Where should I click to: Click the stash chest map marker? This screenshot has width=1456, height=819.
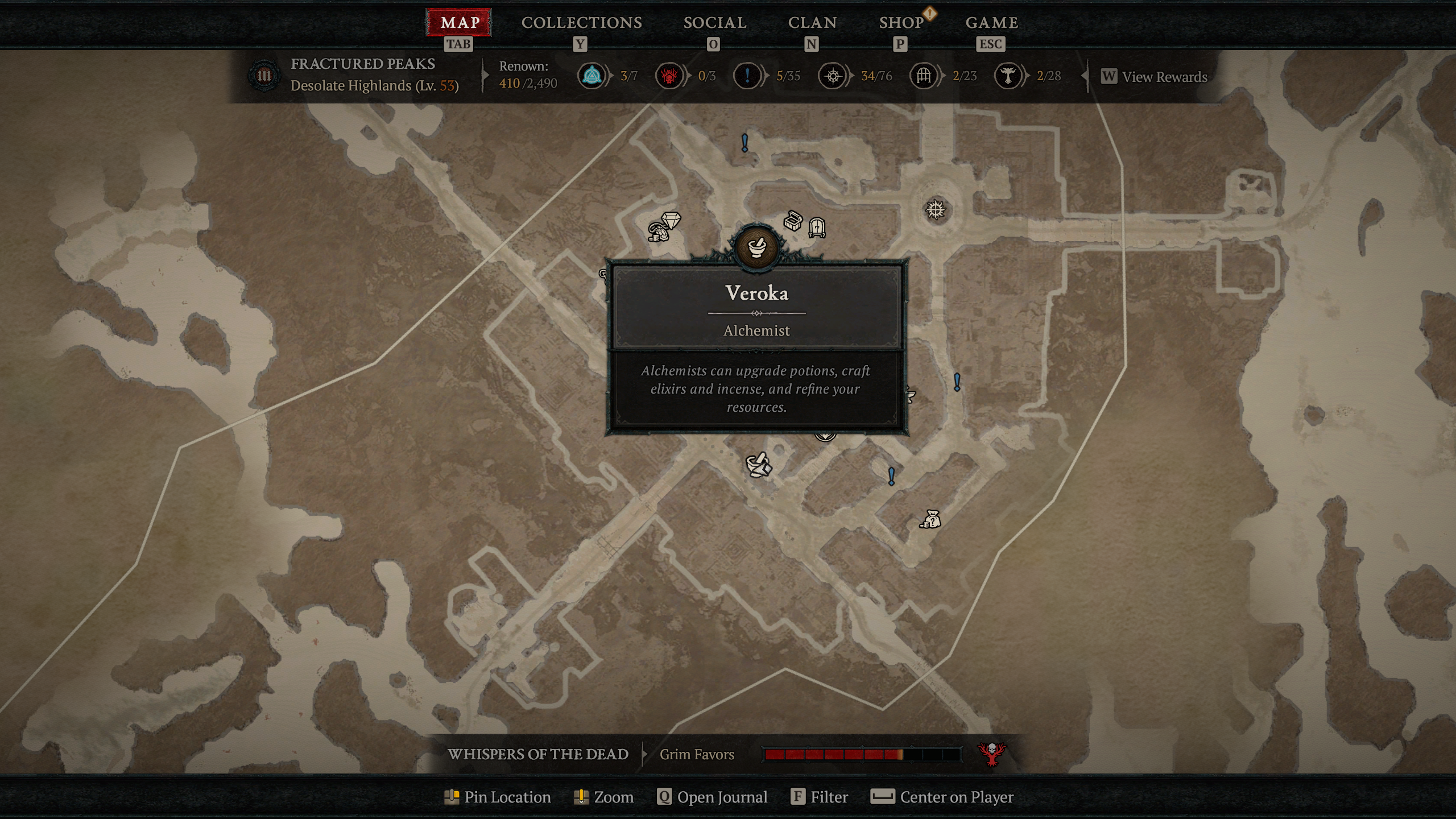coord(792,221)
